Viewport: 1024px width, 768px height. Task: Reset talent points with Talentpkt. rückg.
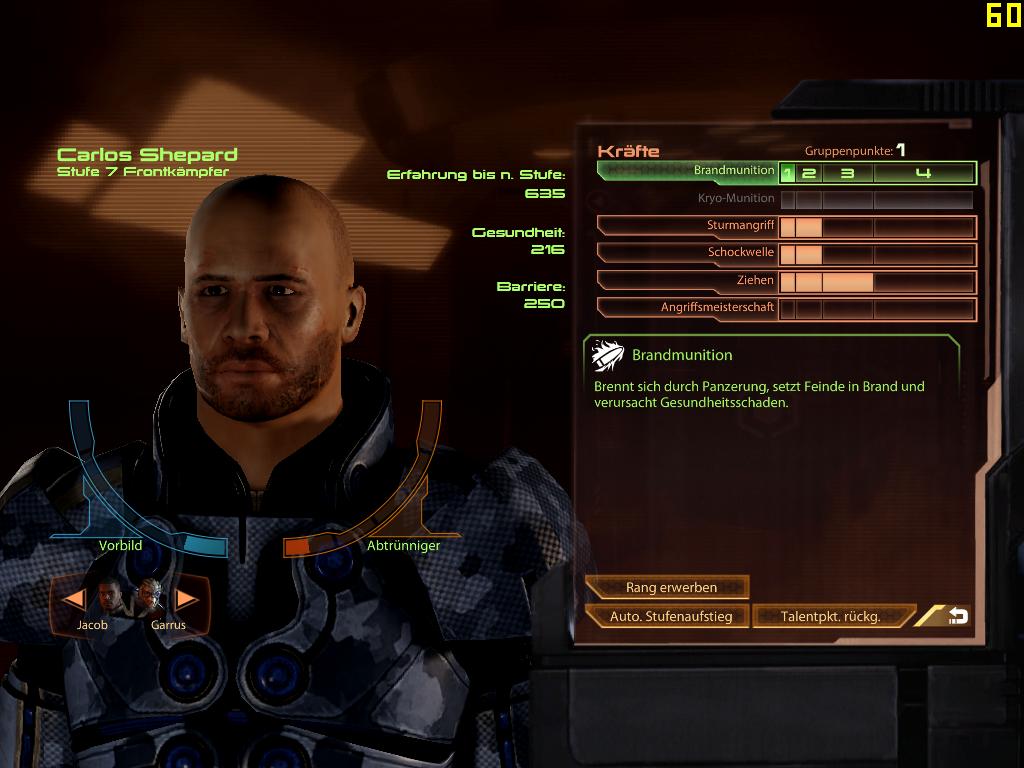[831, 616]
